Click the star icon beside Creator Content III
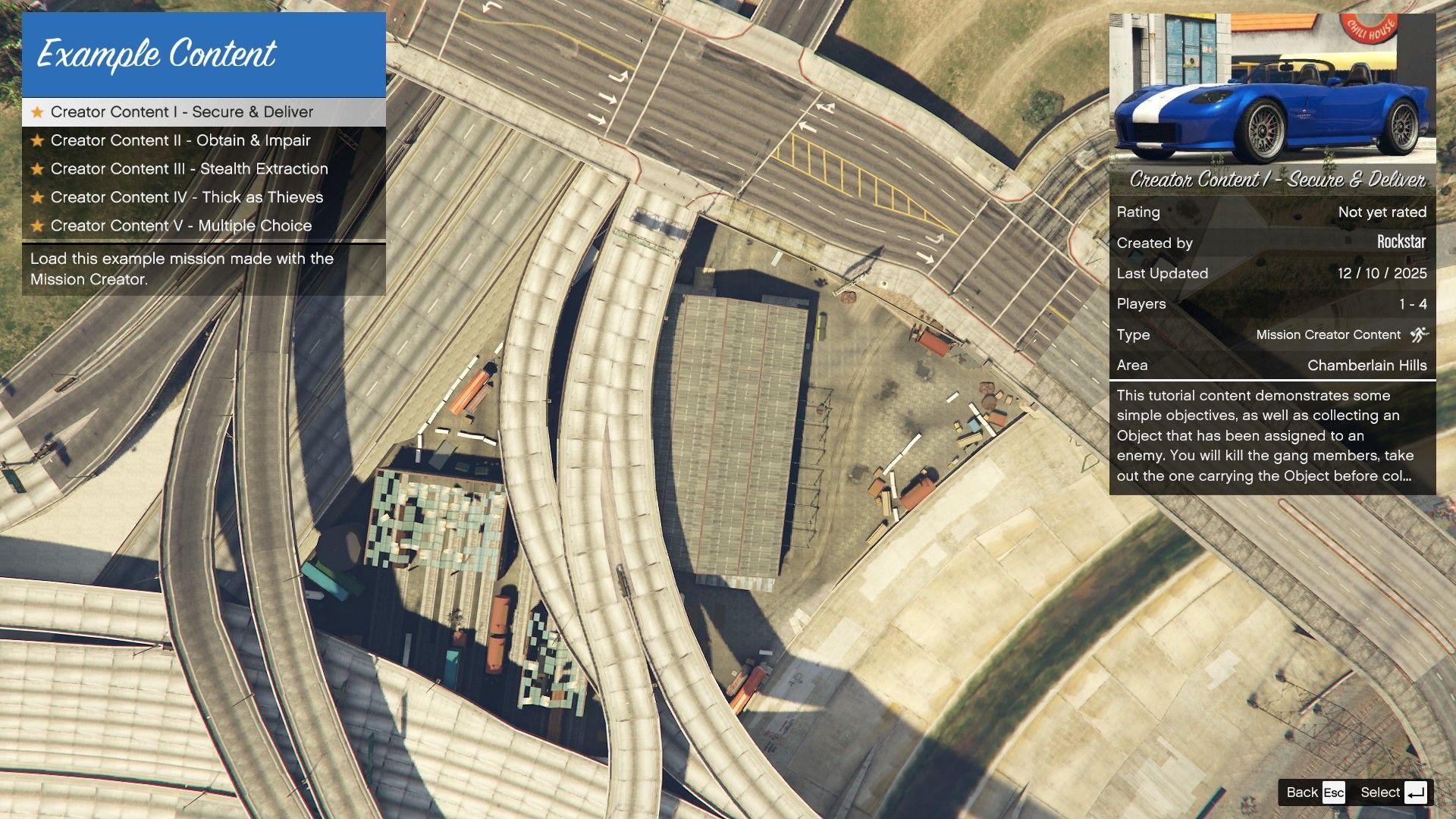The image size is (1456, 819). pyautogui.click(x=36, y=168)
